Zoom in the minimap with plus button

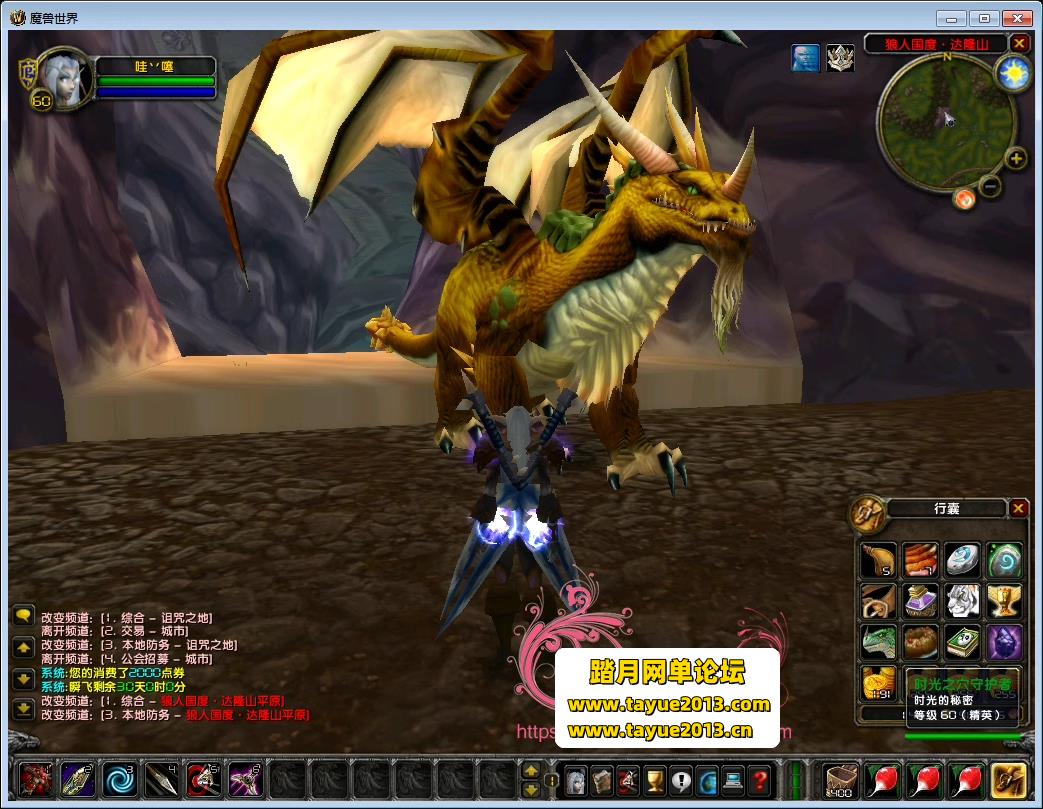(1016, 159)
